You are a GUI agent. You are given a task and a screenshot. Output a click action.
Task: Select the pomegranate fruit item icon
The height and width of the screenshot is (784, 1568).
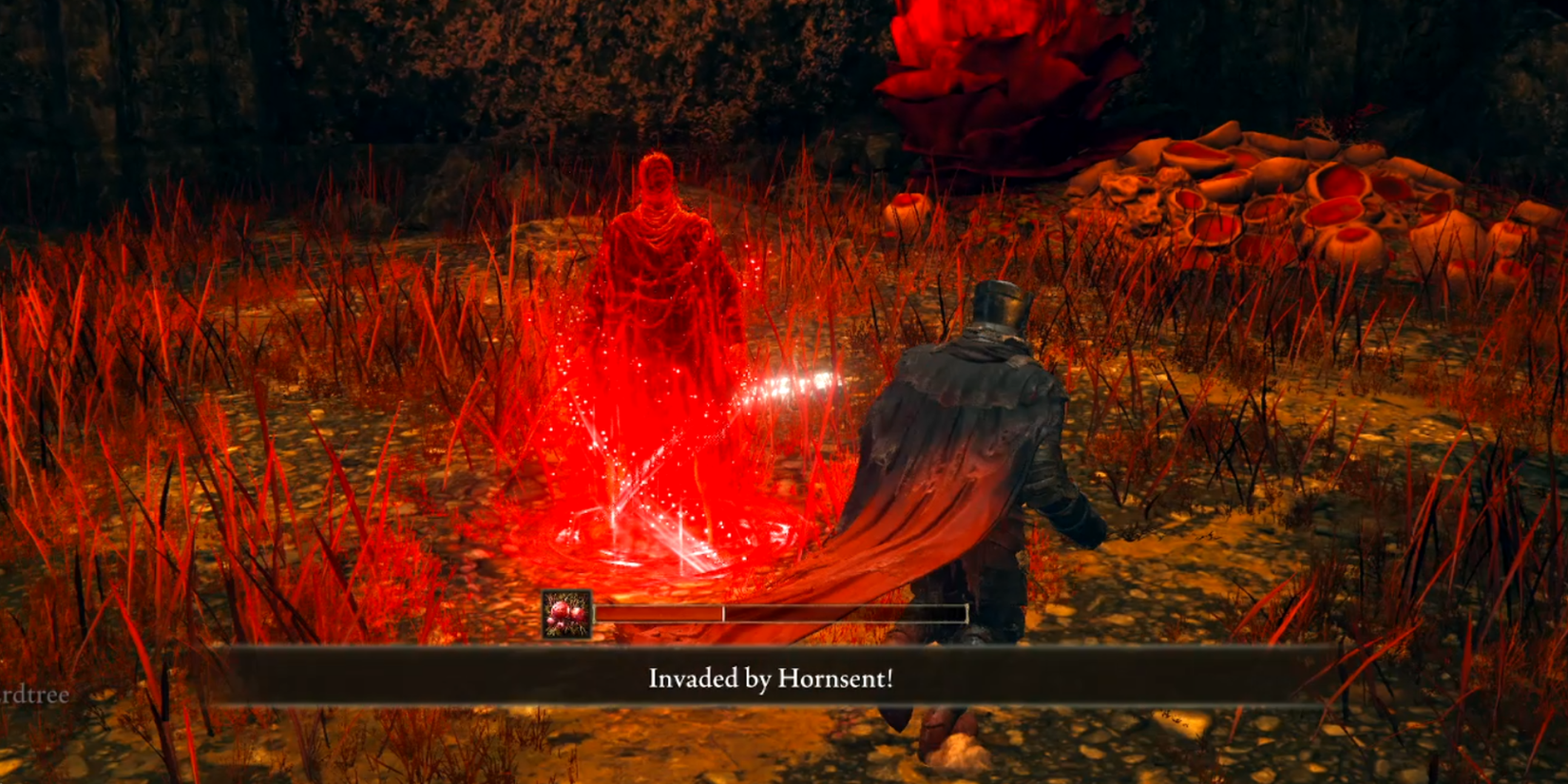coord(566,615)
